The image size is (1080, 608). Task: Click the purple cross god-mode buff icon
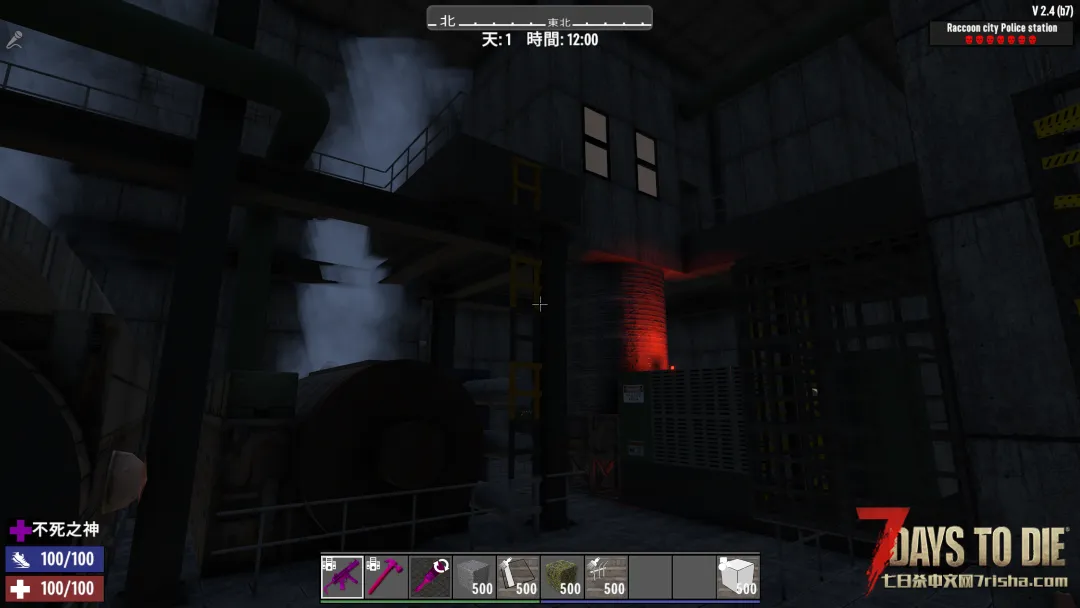coord(20,530)
